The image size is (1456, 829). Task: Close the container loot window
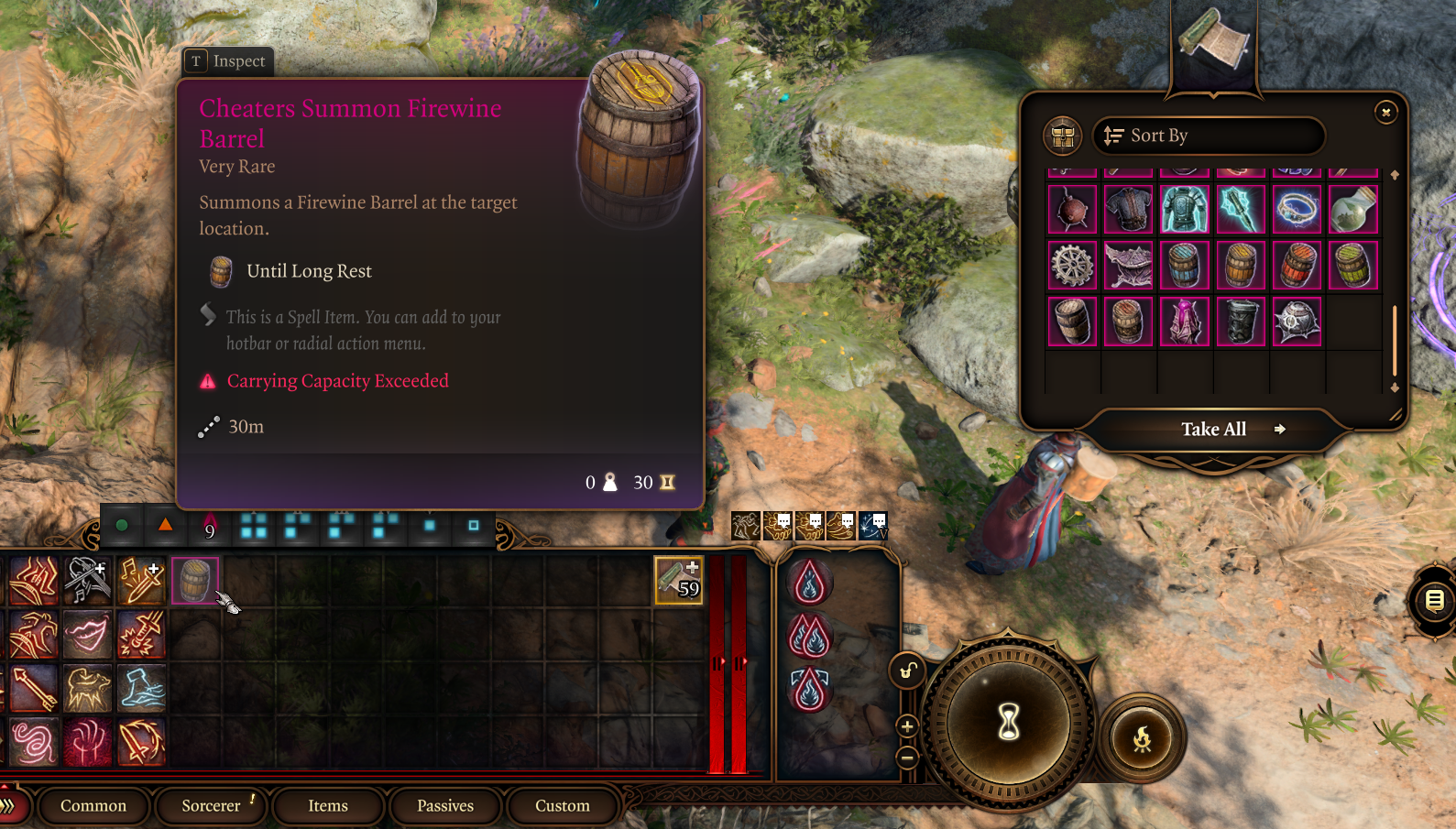tap(1385, 112)
